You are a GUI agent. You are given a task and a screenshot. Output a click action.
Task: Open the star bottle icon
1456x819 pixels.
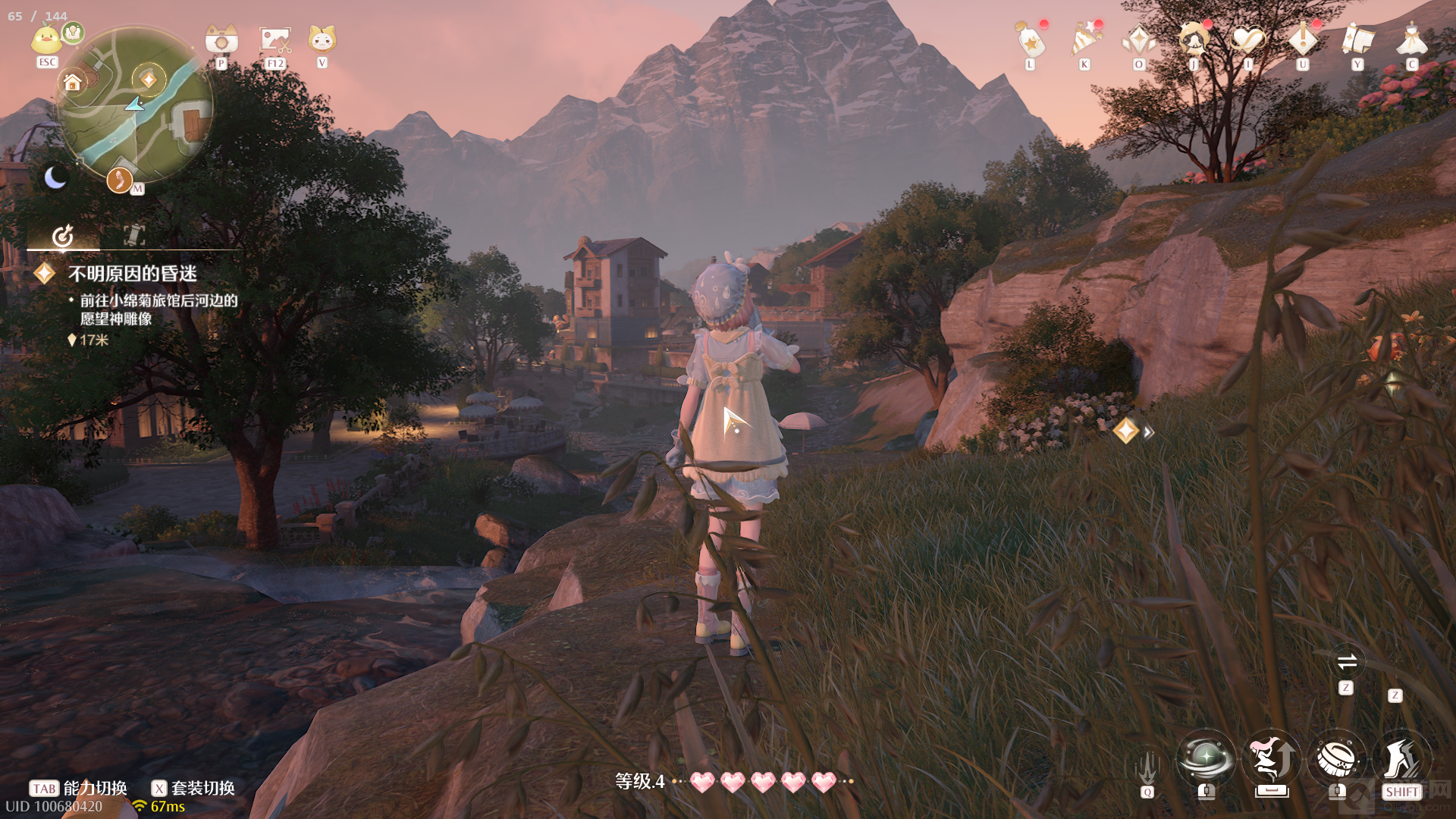pos(1031,39)
